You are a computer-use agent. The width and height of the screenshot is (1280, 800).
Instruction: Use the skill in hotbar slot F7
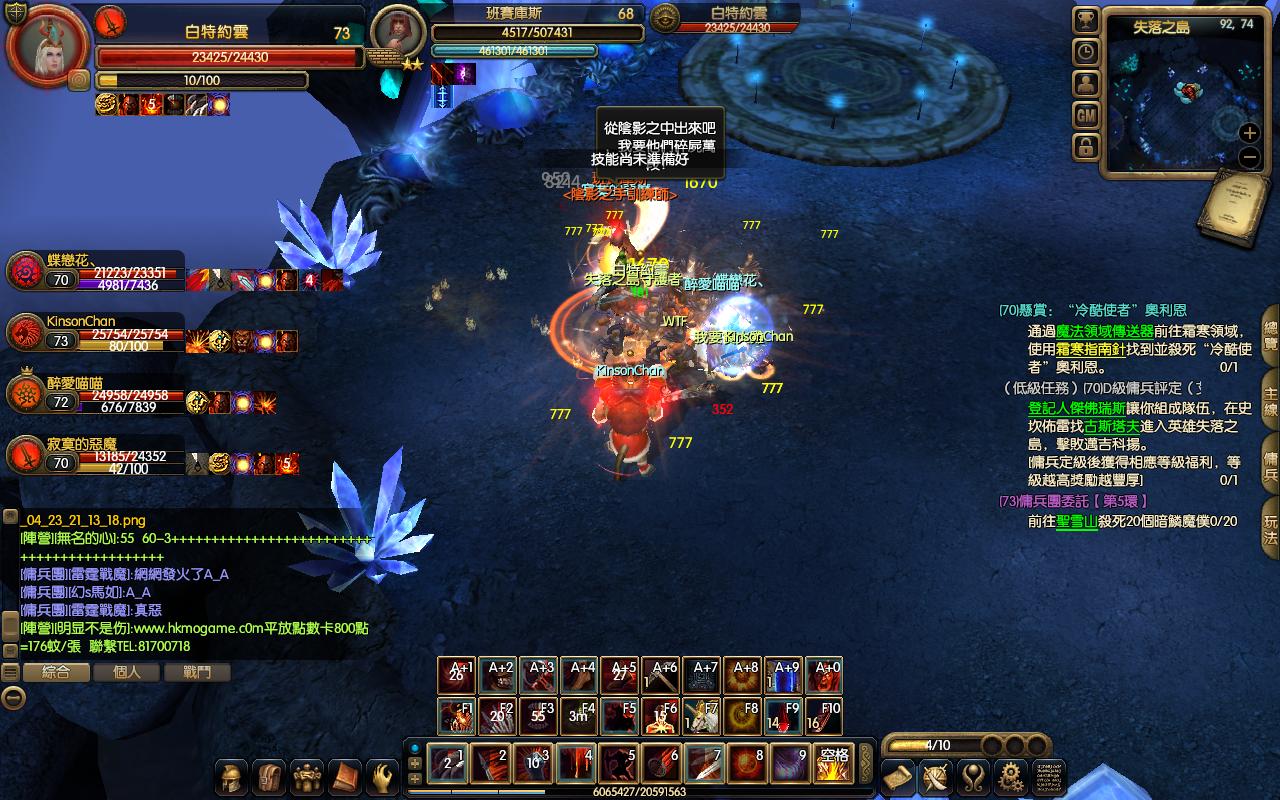(x=701, y=717)
